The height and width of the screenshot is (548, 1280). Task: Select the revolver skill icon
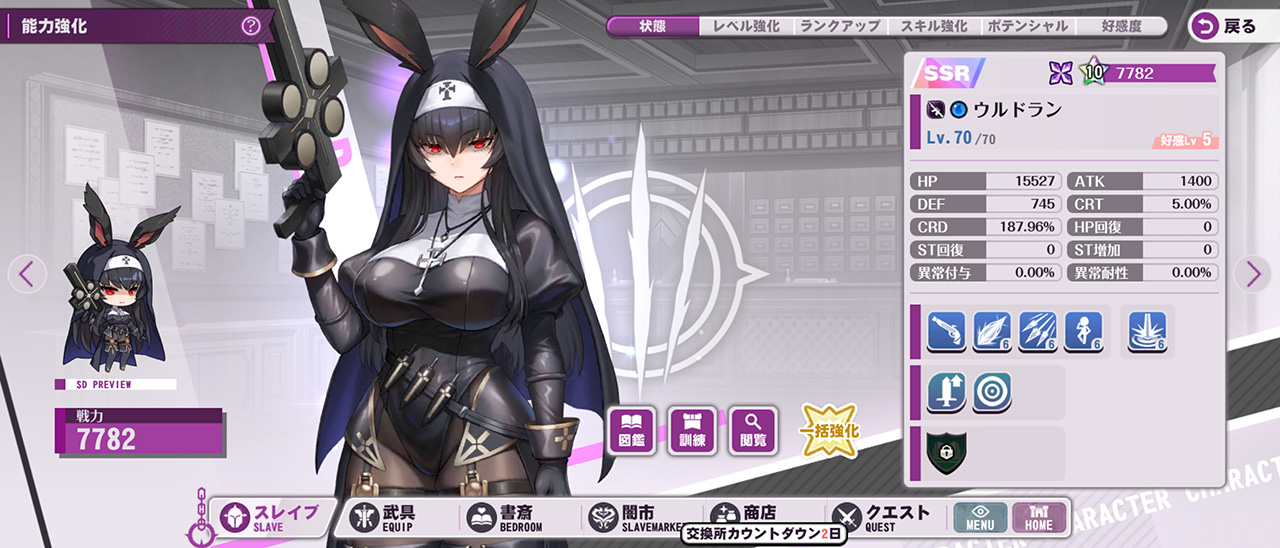click(946, 331)
